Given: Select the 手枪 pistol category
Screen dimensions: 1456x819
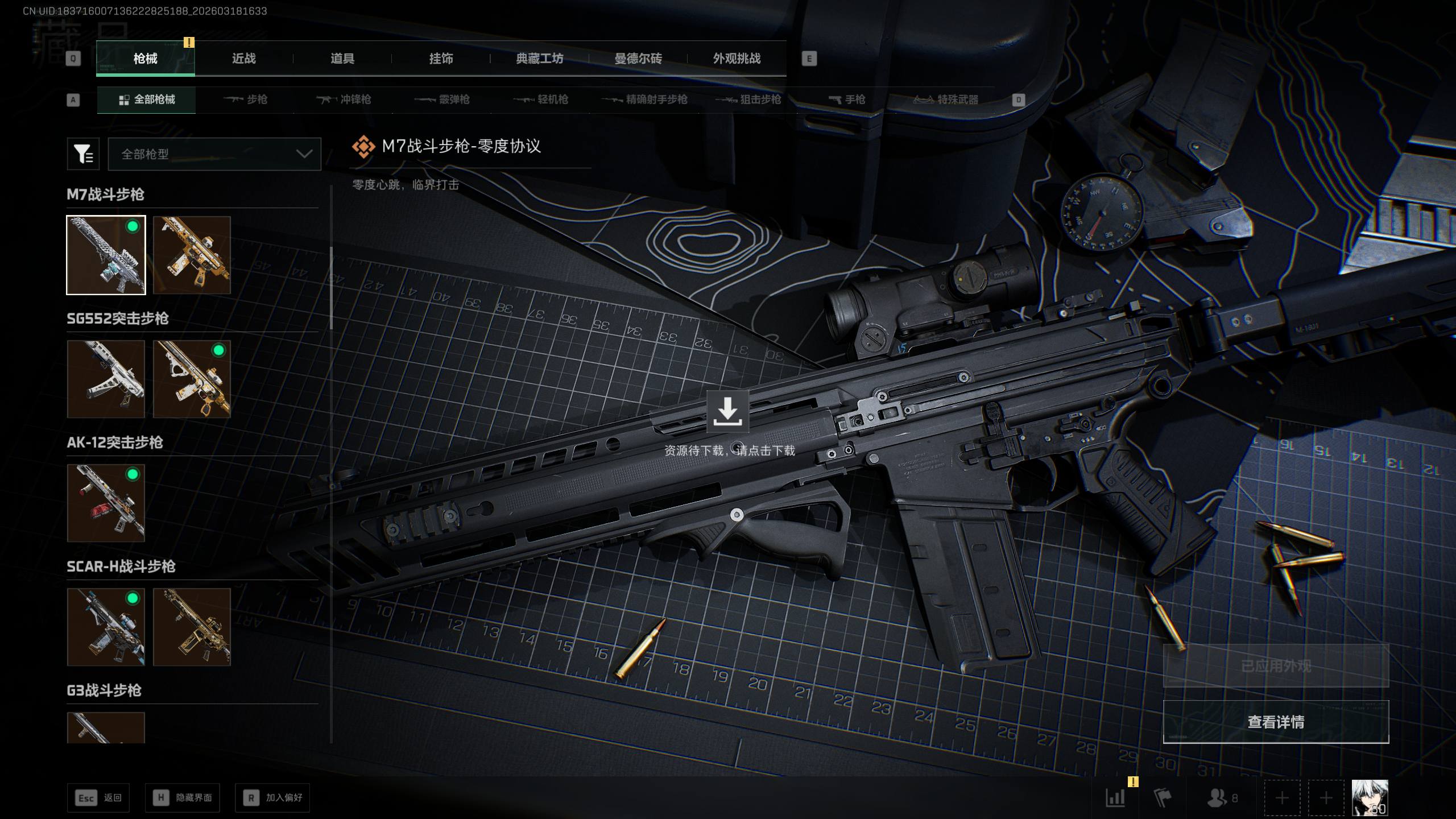Looking at the screenshot, I should pyautogui.click(x=846, y=100).
